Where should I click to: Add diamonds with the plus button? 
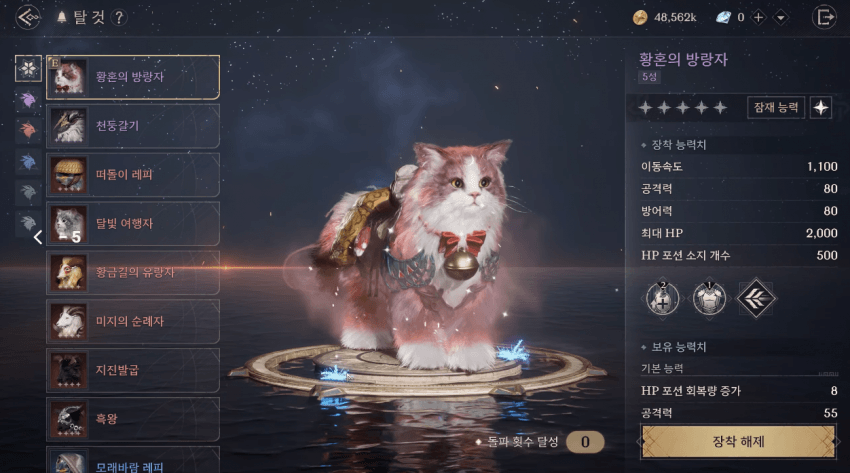click(758, 17)
